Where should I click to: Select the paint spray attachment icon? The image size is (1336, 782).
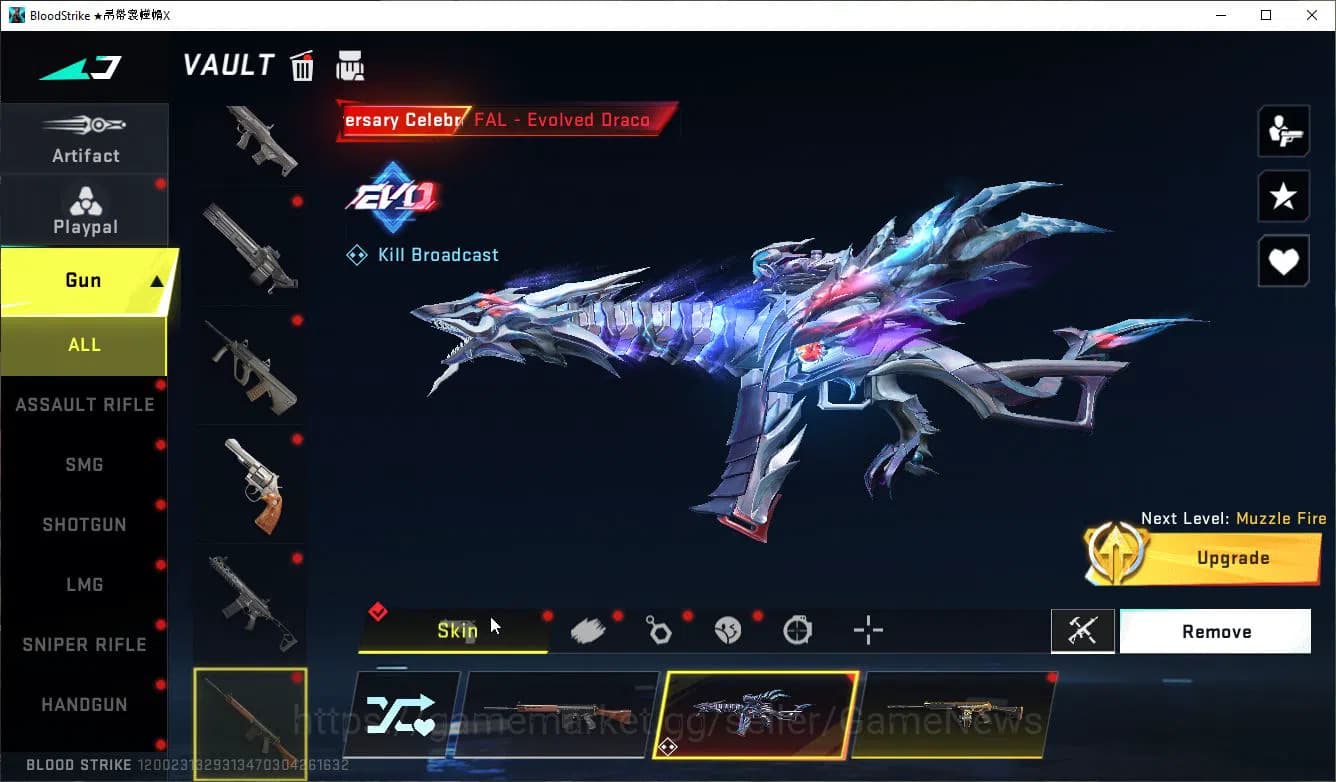588,629
